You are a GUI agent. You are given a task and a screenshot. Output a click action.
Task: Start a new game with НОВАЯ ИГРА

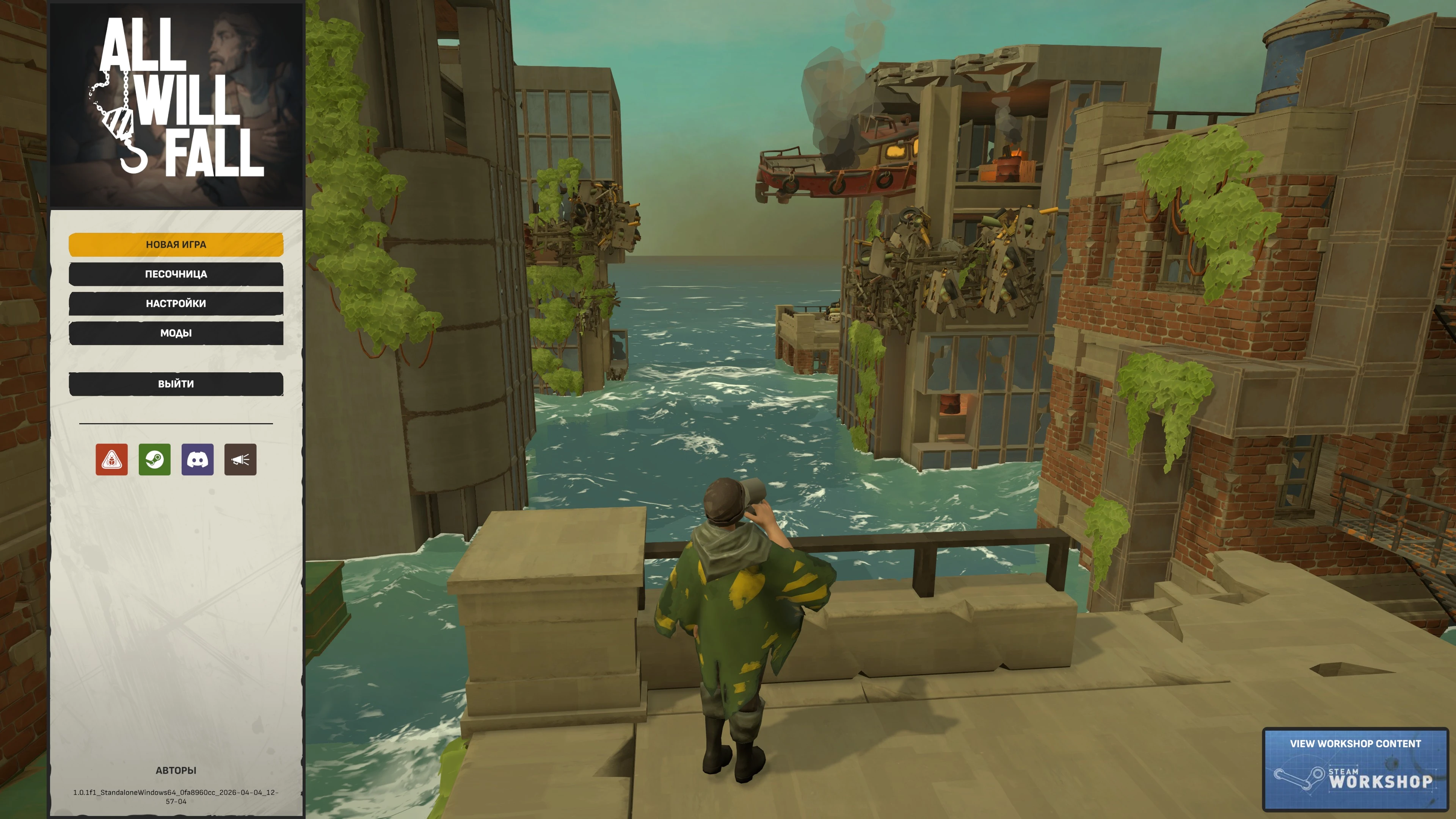click(x=176, y=245)
